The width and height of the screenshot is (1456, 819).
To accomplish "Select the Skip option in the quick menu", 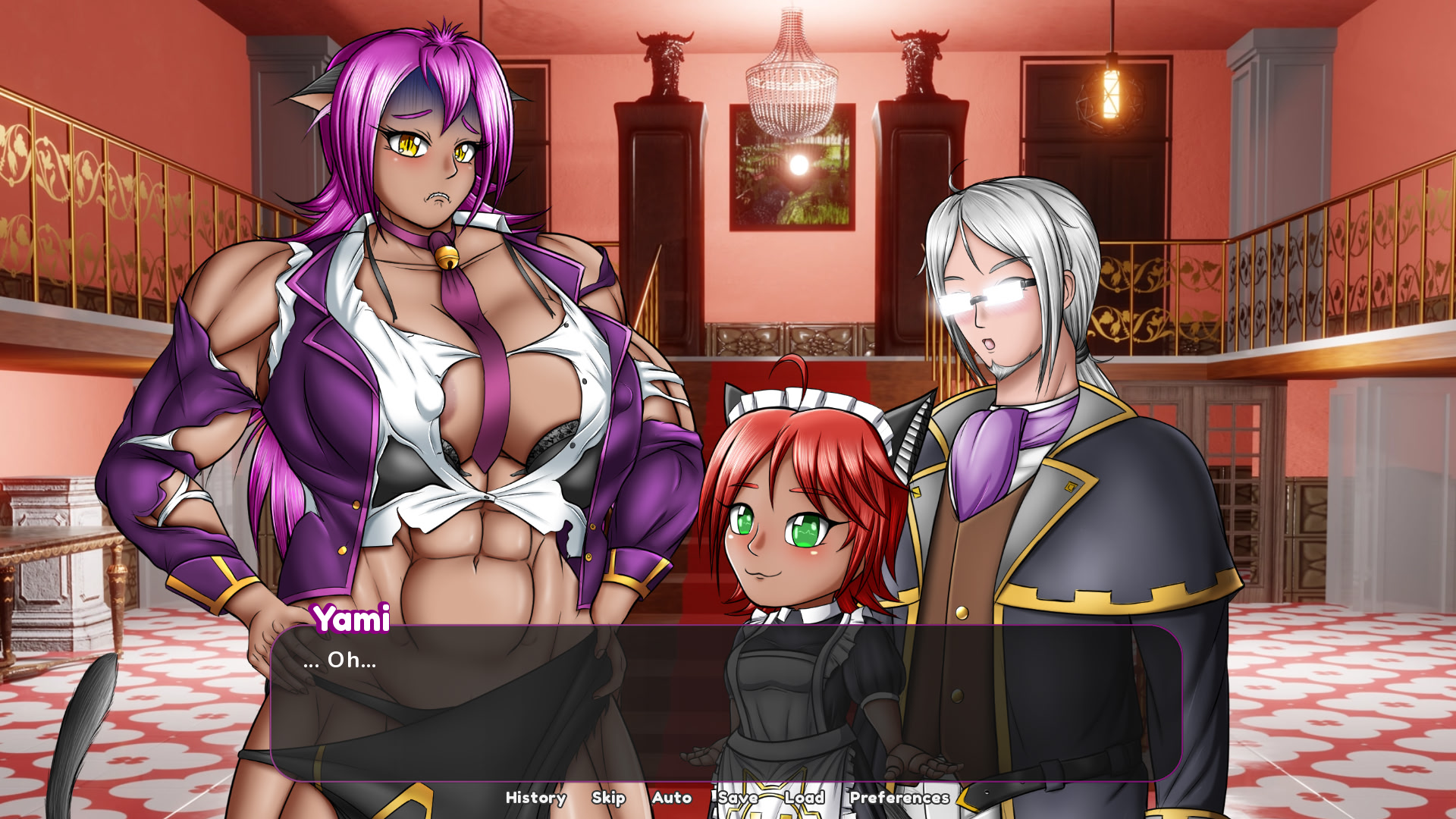I will pos(608,798).
